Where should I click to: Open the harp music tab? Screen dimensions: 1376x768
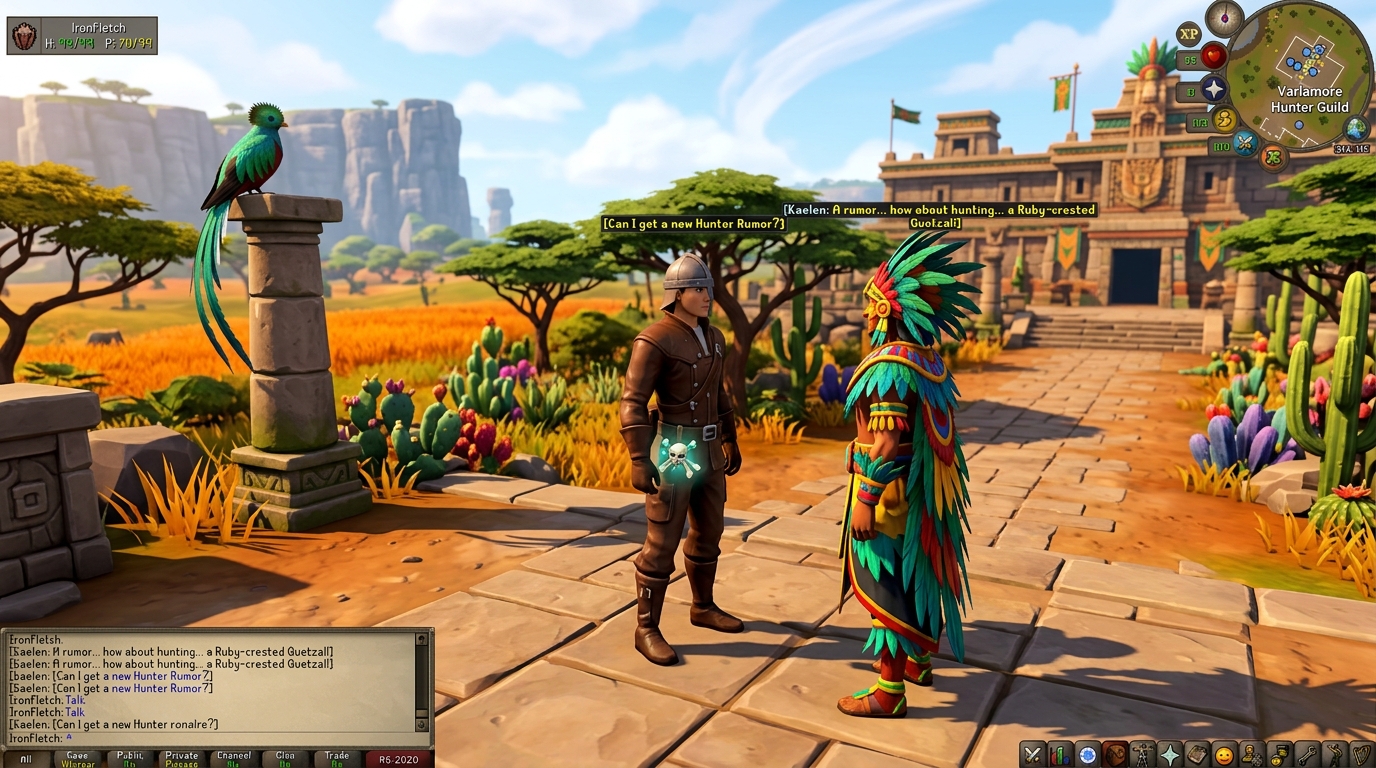(1361, 754)
